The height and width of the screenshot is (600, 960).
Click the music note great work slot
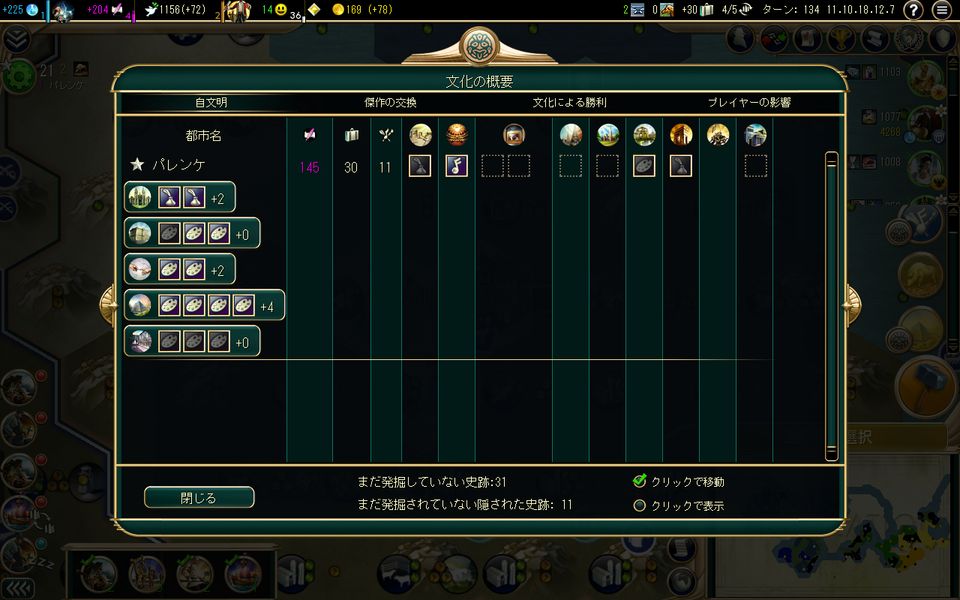tap(456, 166)
